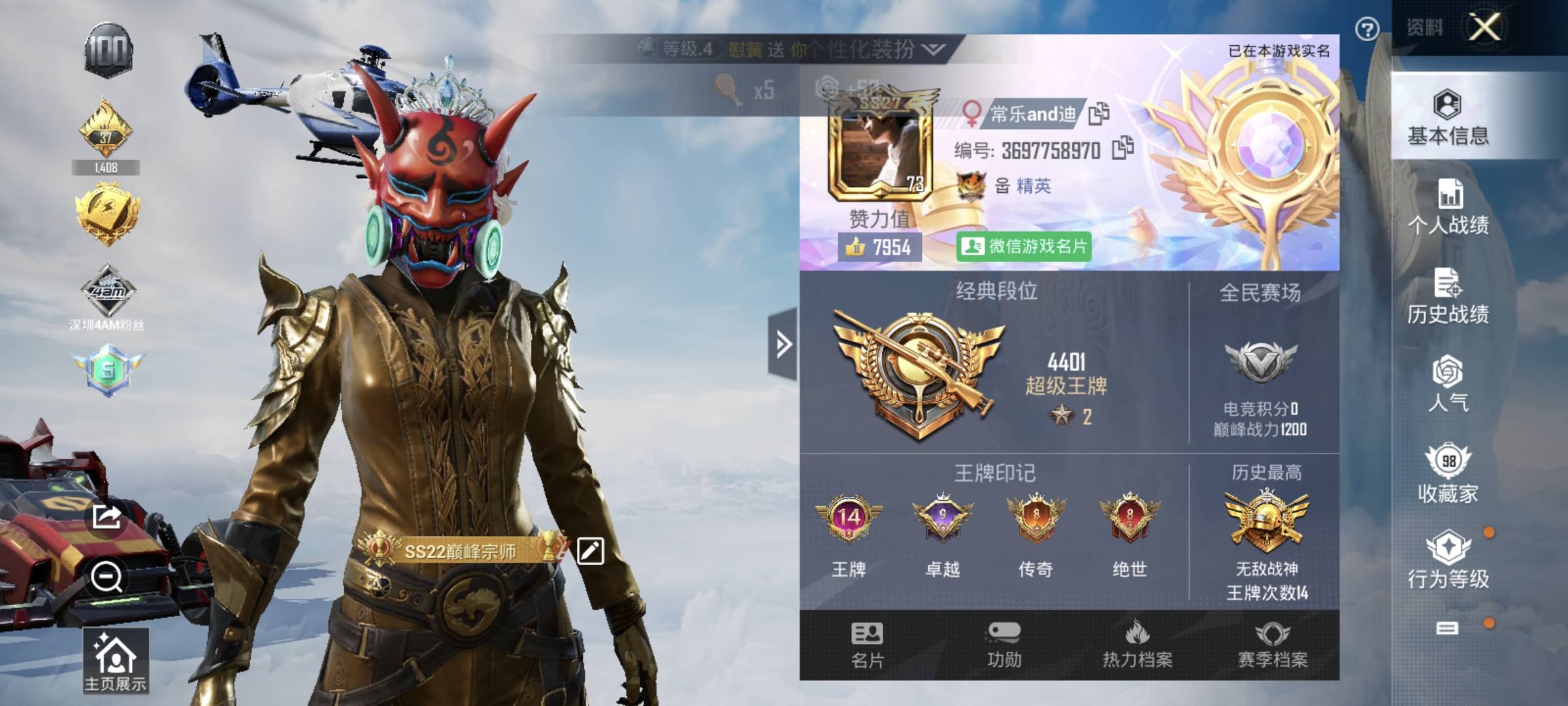1568x706 pixels.
Task: View the 行为等级 behavior level tab
Action: pyautogui.click(x=1448, y=560)
